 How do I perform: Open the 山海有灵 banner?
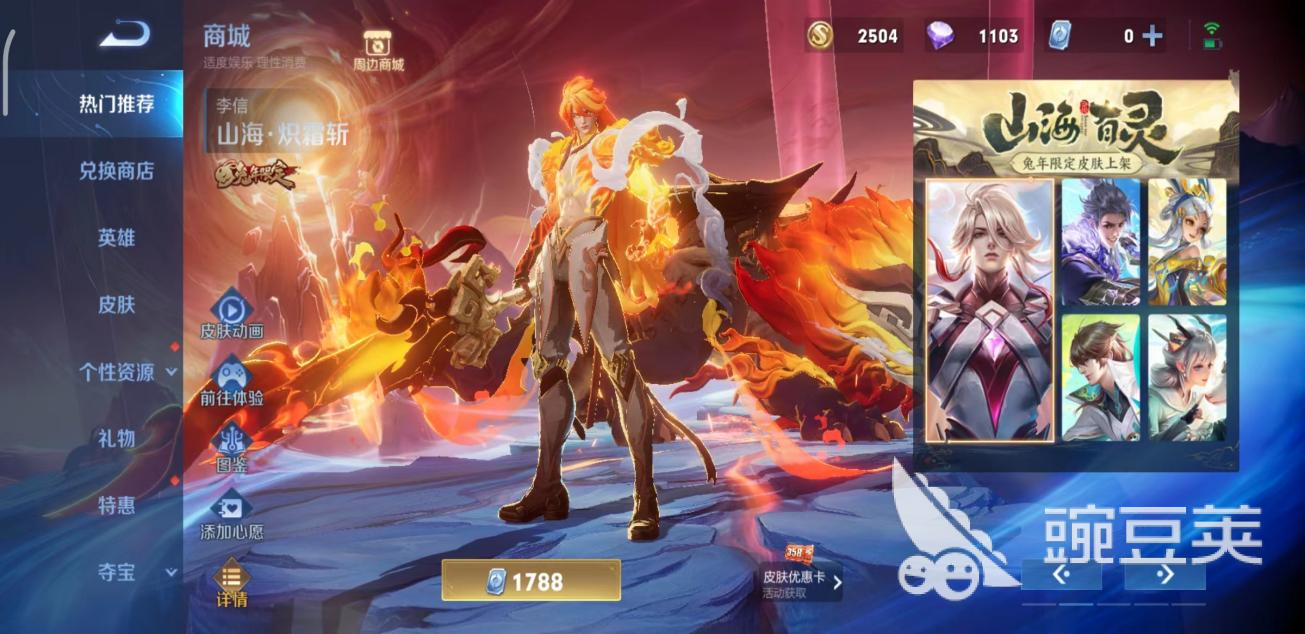coord(1075,128)
